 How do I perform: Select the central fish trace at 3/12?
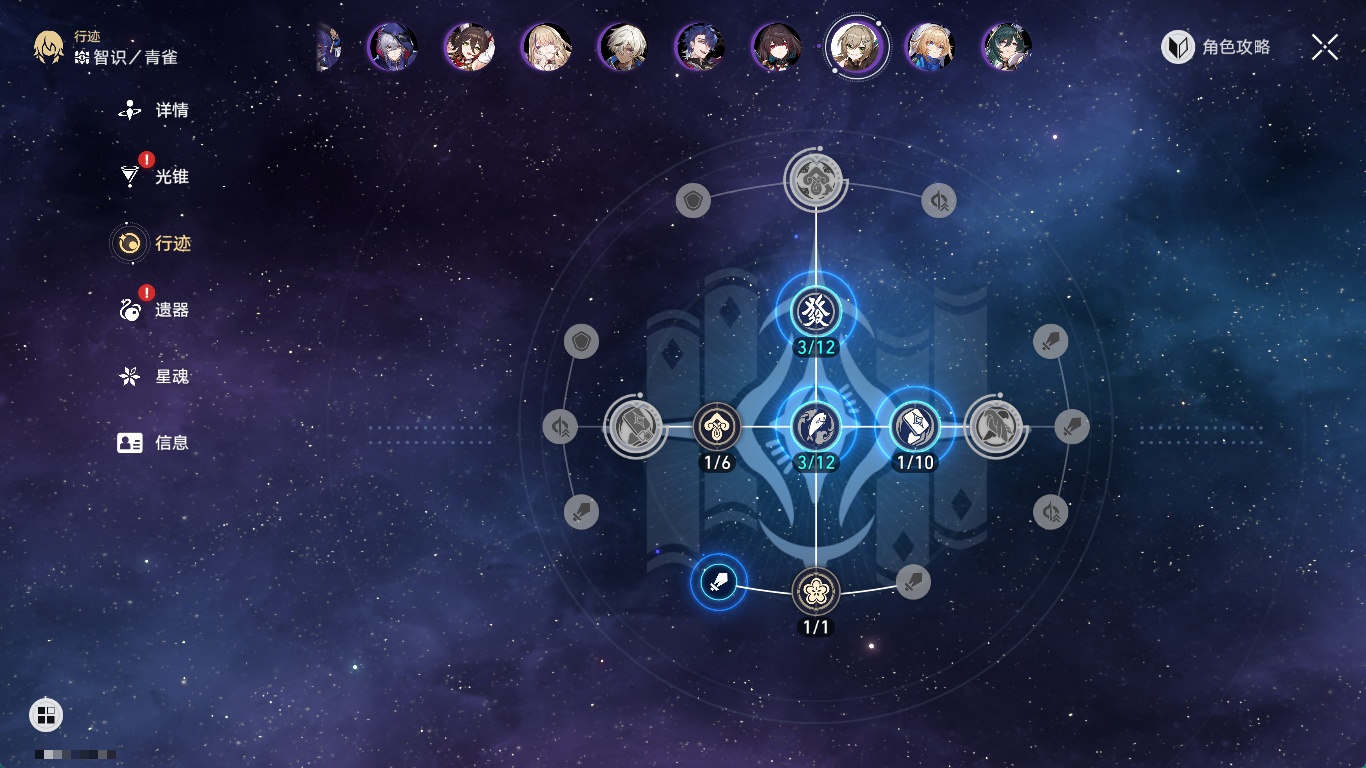click(x=816, y=427)
